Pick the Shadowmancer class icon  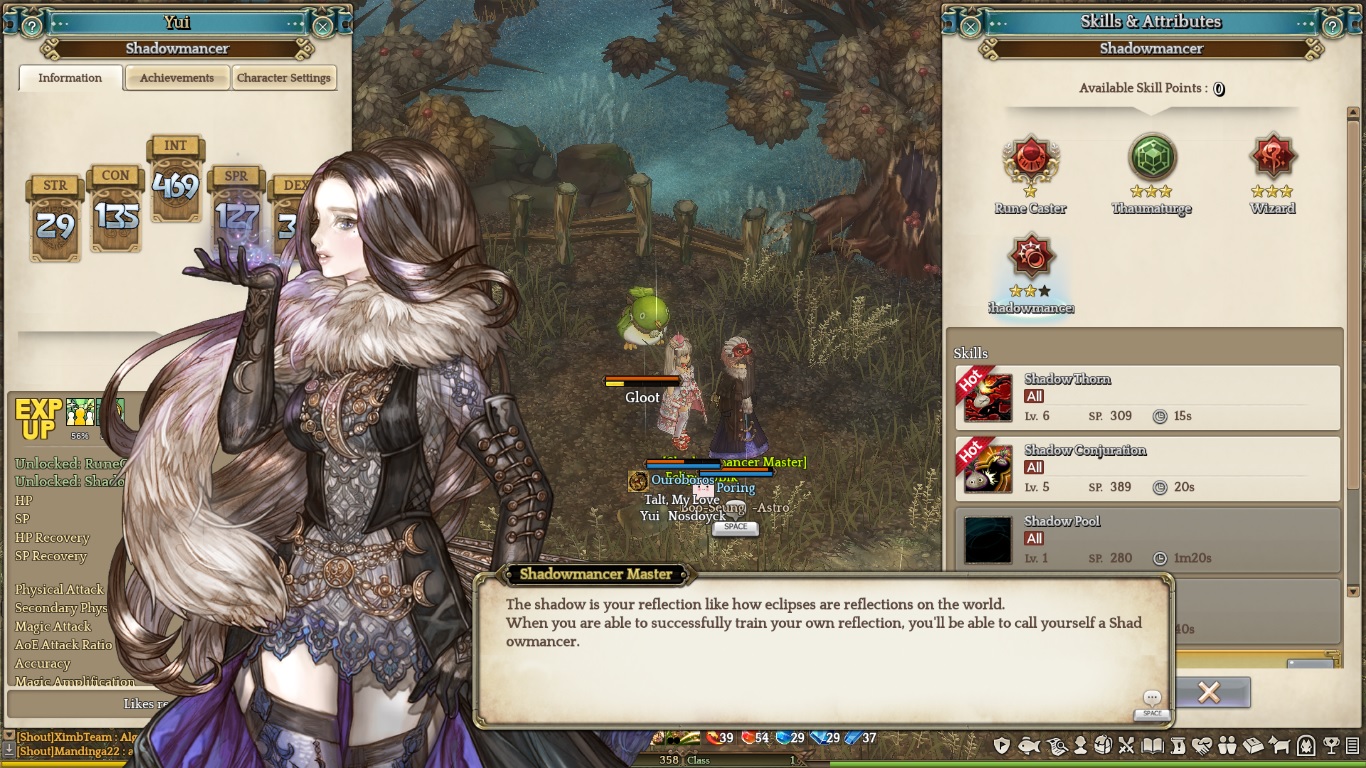tap(1030, 257)
